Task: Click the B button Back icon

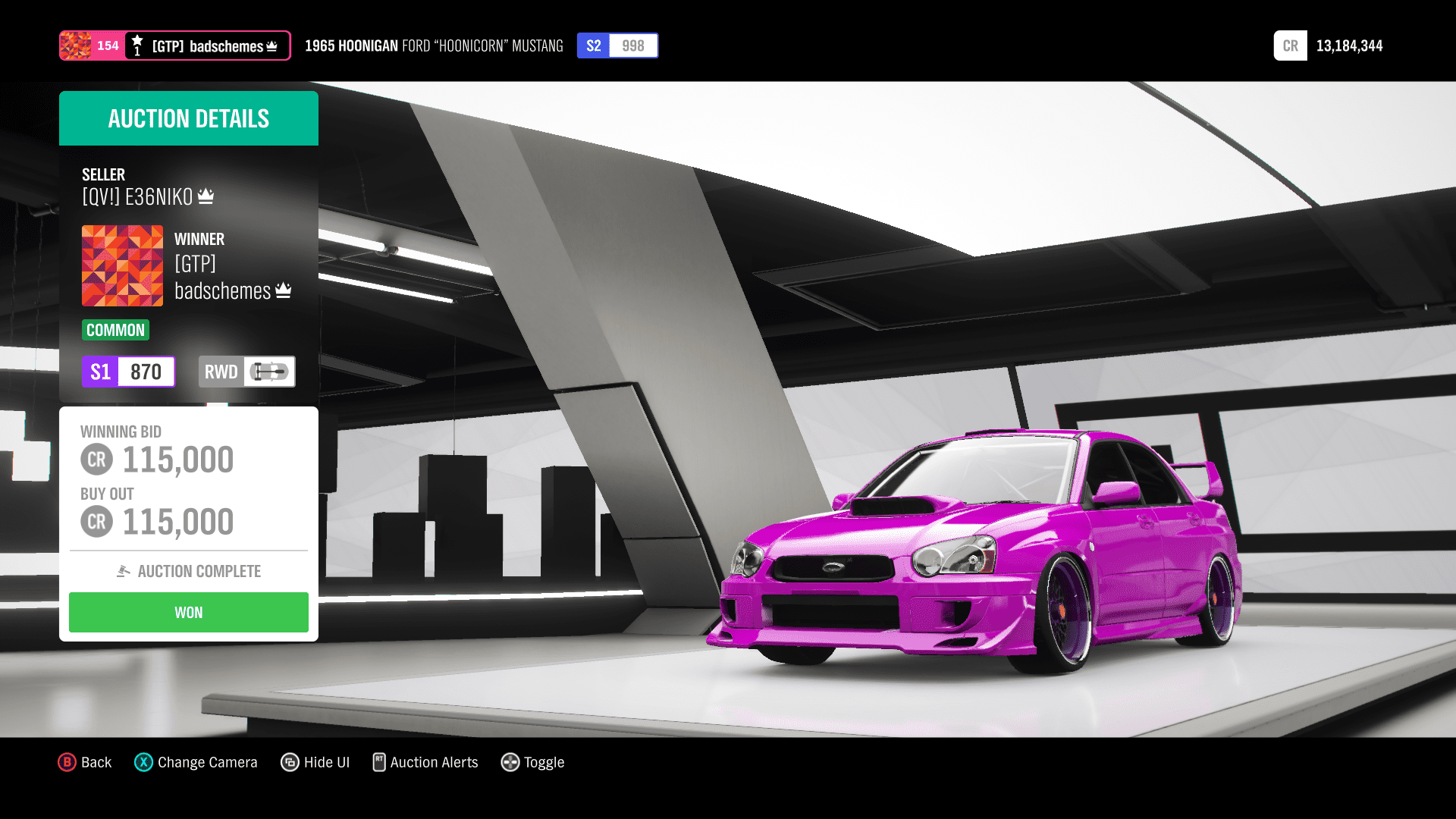Action: click(x=67, y=762)
